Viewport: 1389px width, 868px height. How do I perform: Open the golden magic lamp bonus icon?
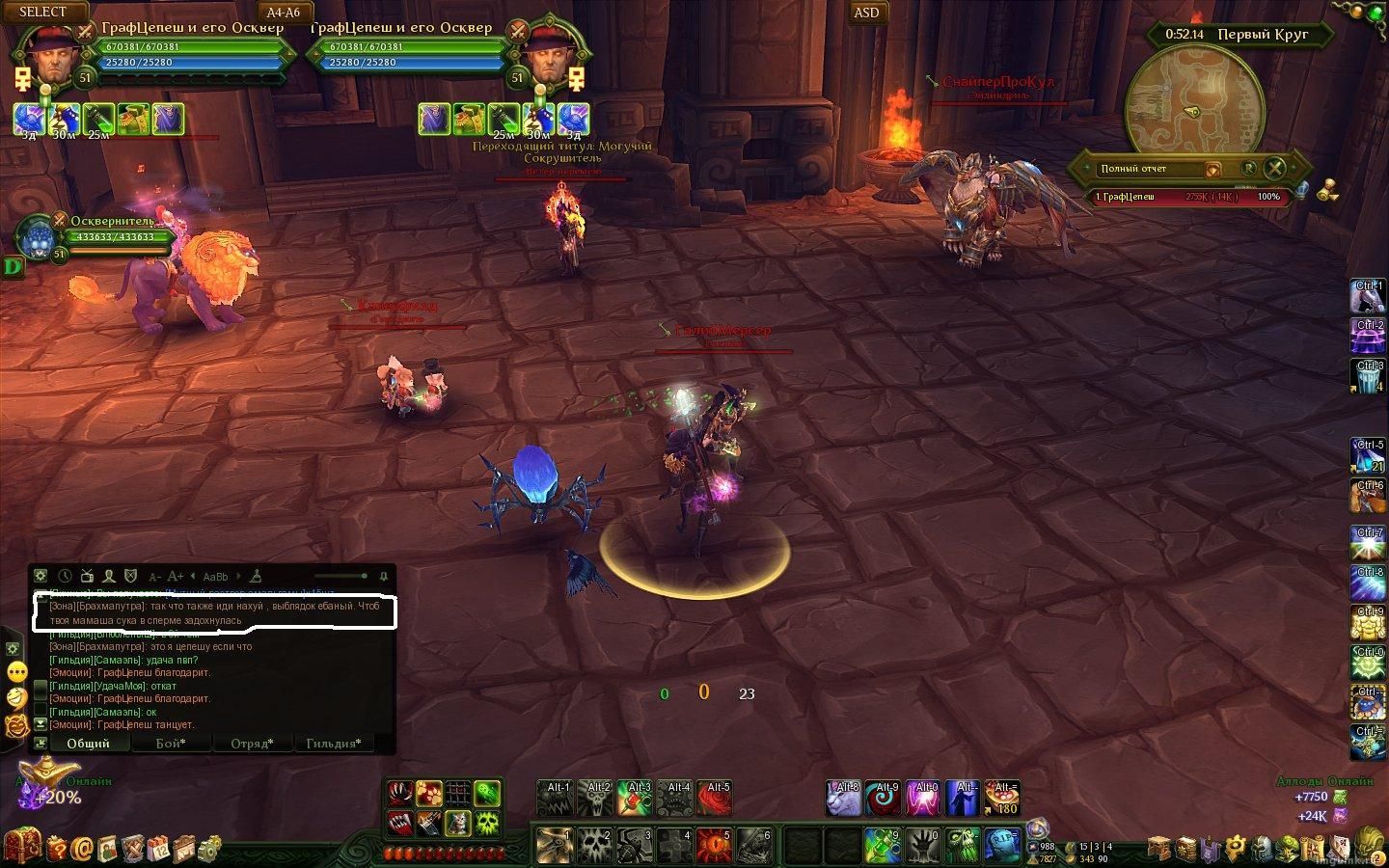pyautogui.click(x=48, y=773)
